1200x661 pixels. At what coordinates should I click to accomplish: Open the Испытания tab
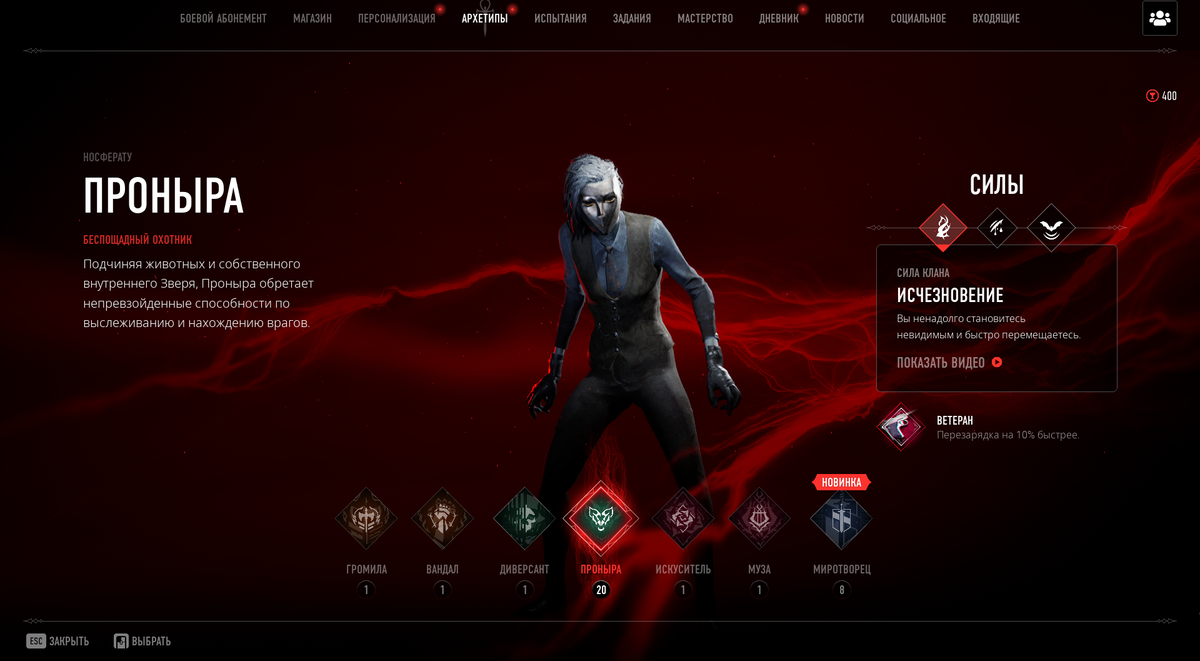tap(560, 18)
